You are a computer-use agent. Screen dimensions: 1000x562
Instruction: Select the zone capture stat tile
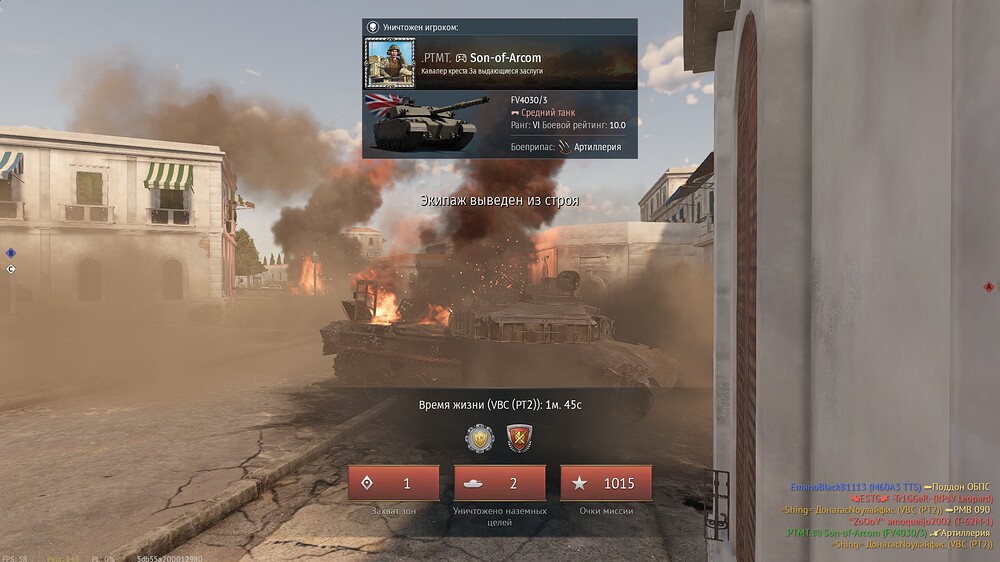(x=393, y=483)
